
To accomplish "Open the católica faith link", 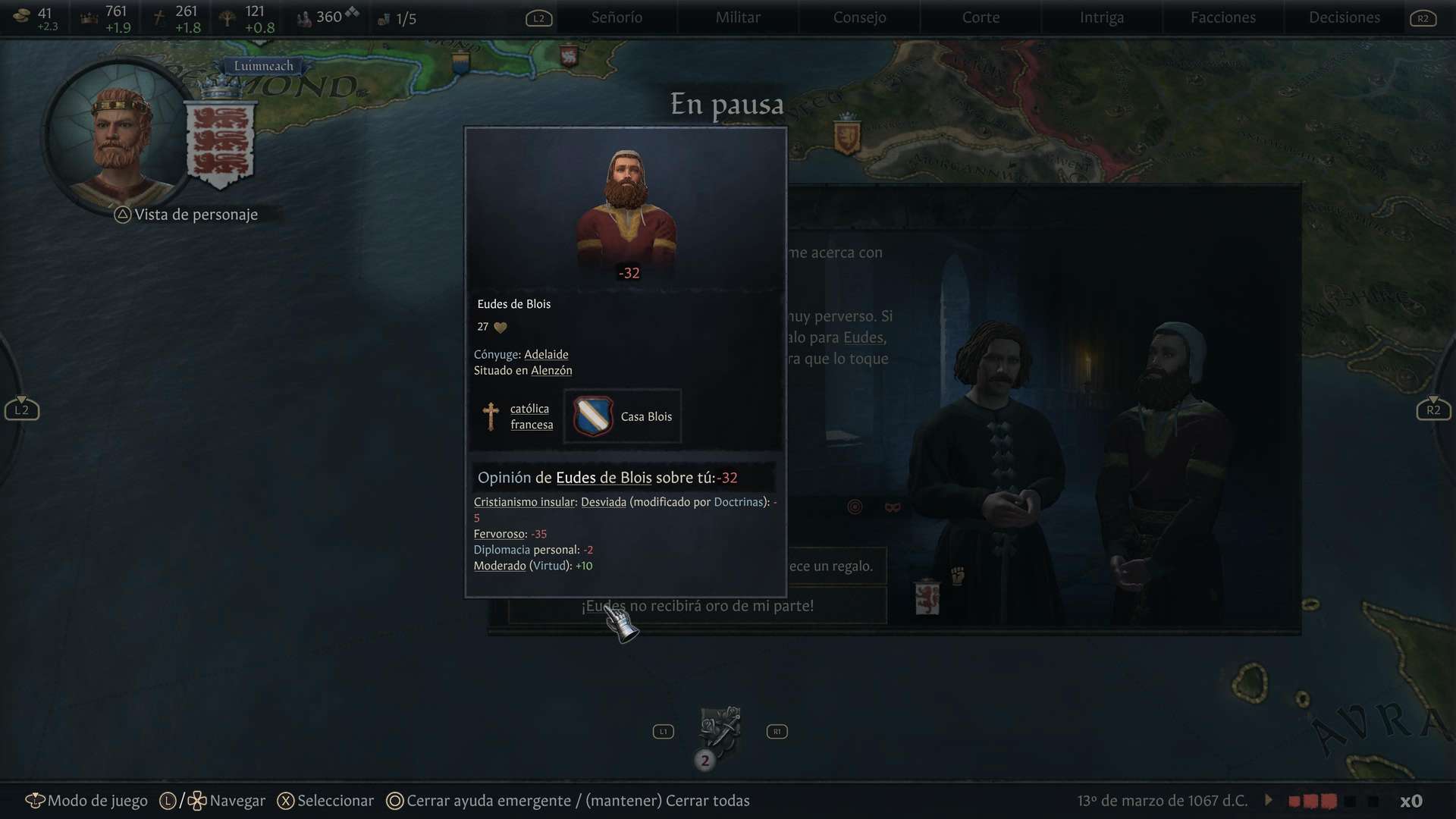I will (x=529, y=409).
